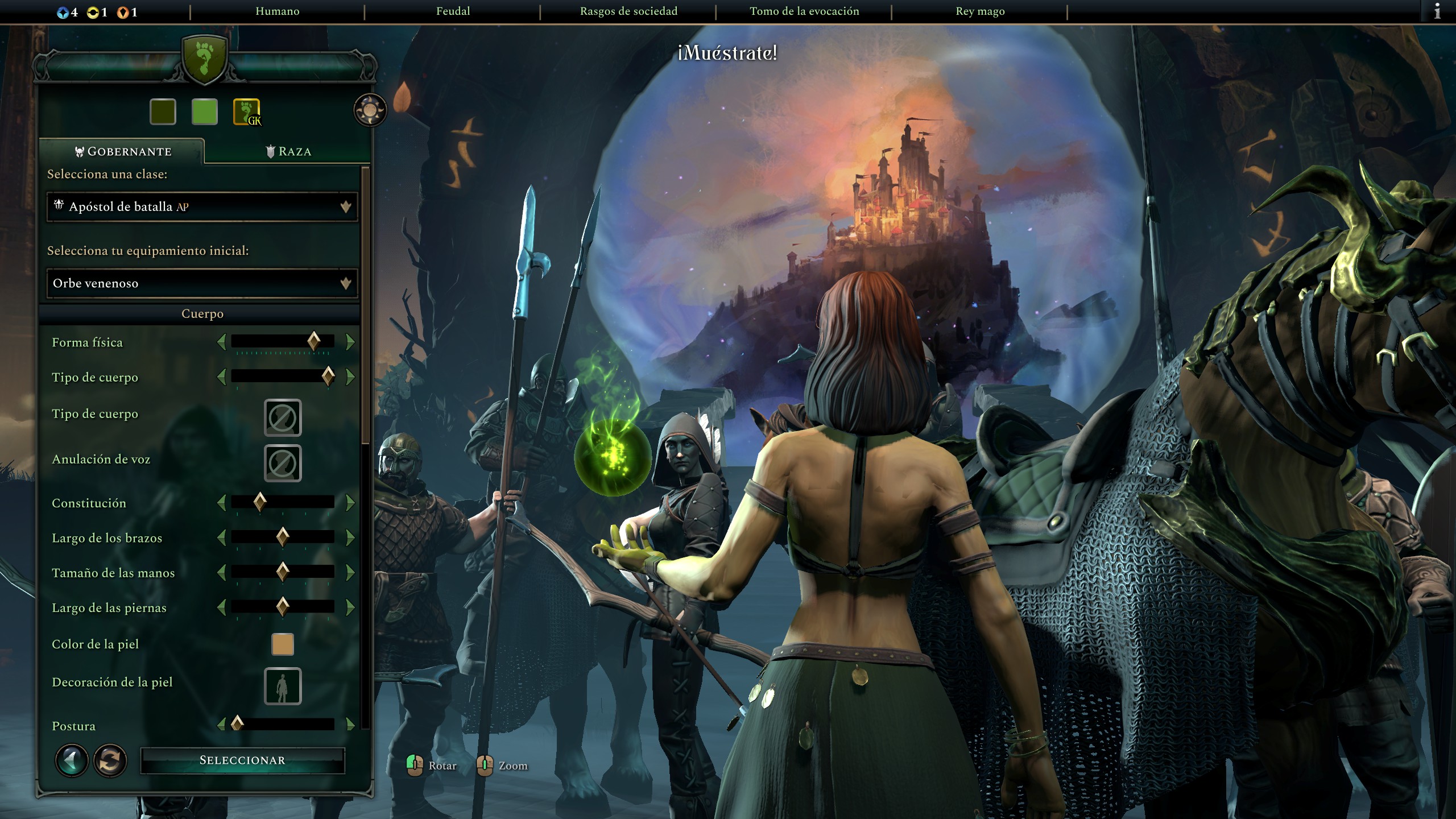This screenshot has width=1456, height=819.
Task: Randomize appearance with the circular arrows button
Action: (110, 760)
